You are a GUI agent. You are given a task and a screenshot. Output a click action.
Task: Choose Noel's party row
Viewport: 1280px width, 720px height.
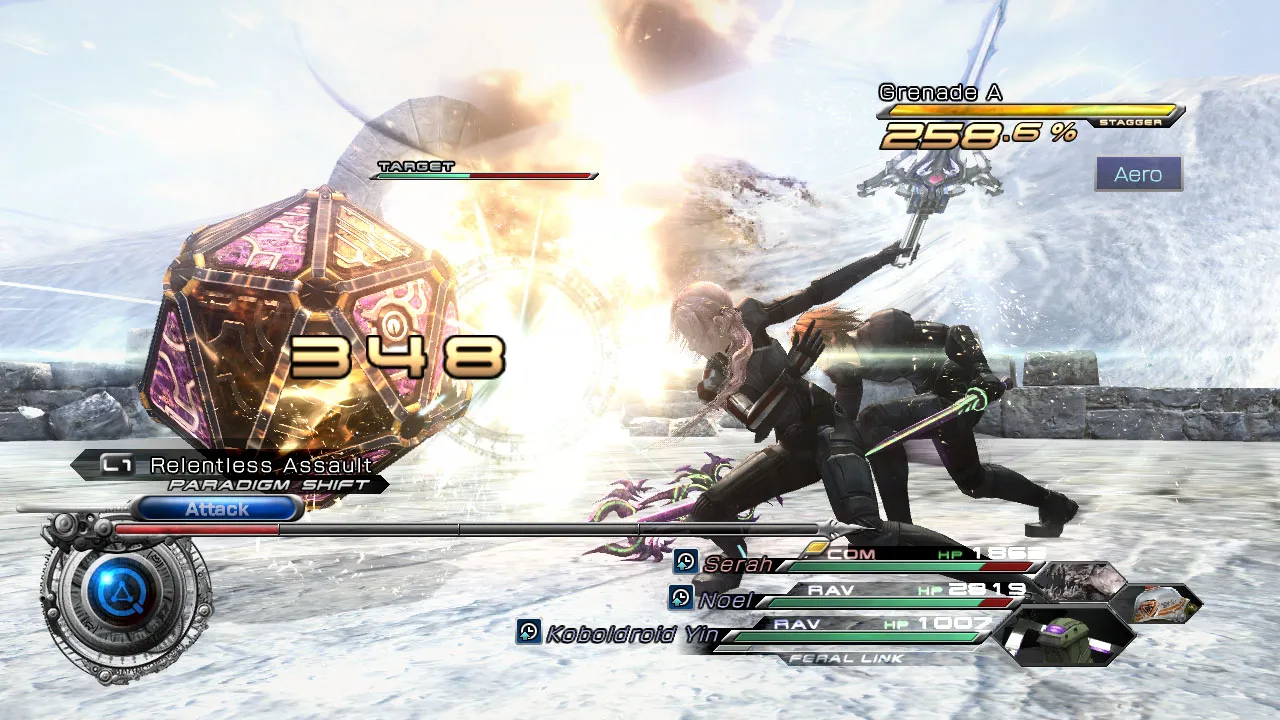tap(726, 600)
